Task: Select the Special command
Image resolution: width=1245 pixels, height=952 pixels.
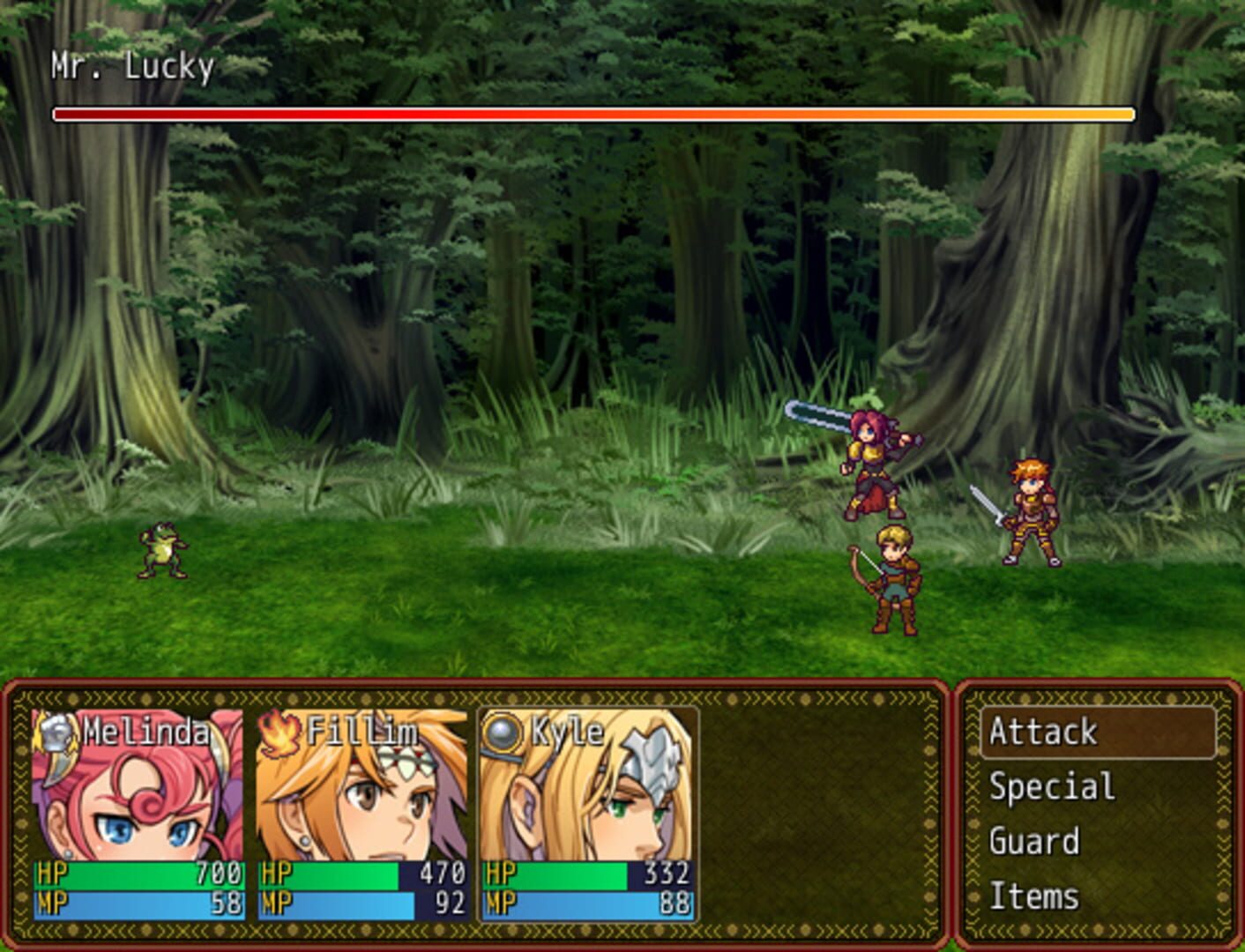Action: pyautogui.click(x=1052, y=786)
